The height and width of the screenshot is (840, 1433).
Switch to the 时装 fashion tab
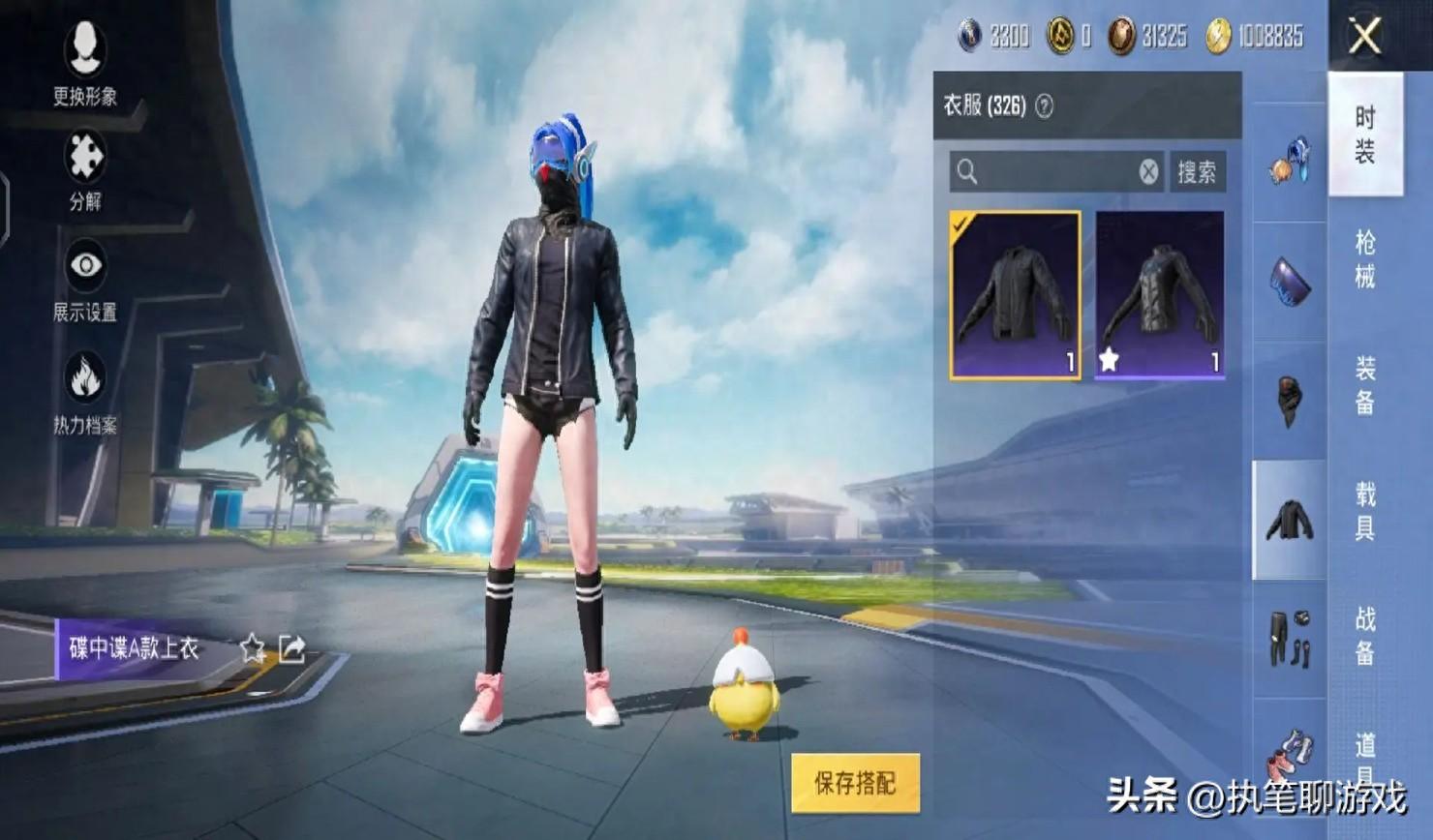(1365, 135)
